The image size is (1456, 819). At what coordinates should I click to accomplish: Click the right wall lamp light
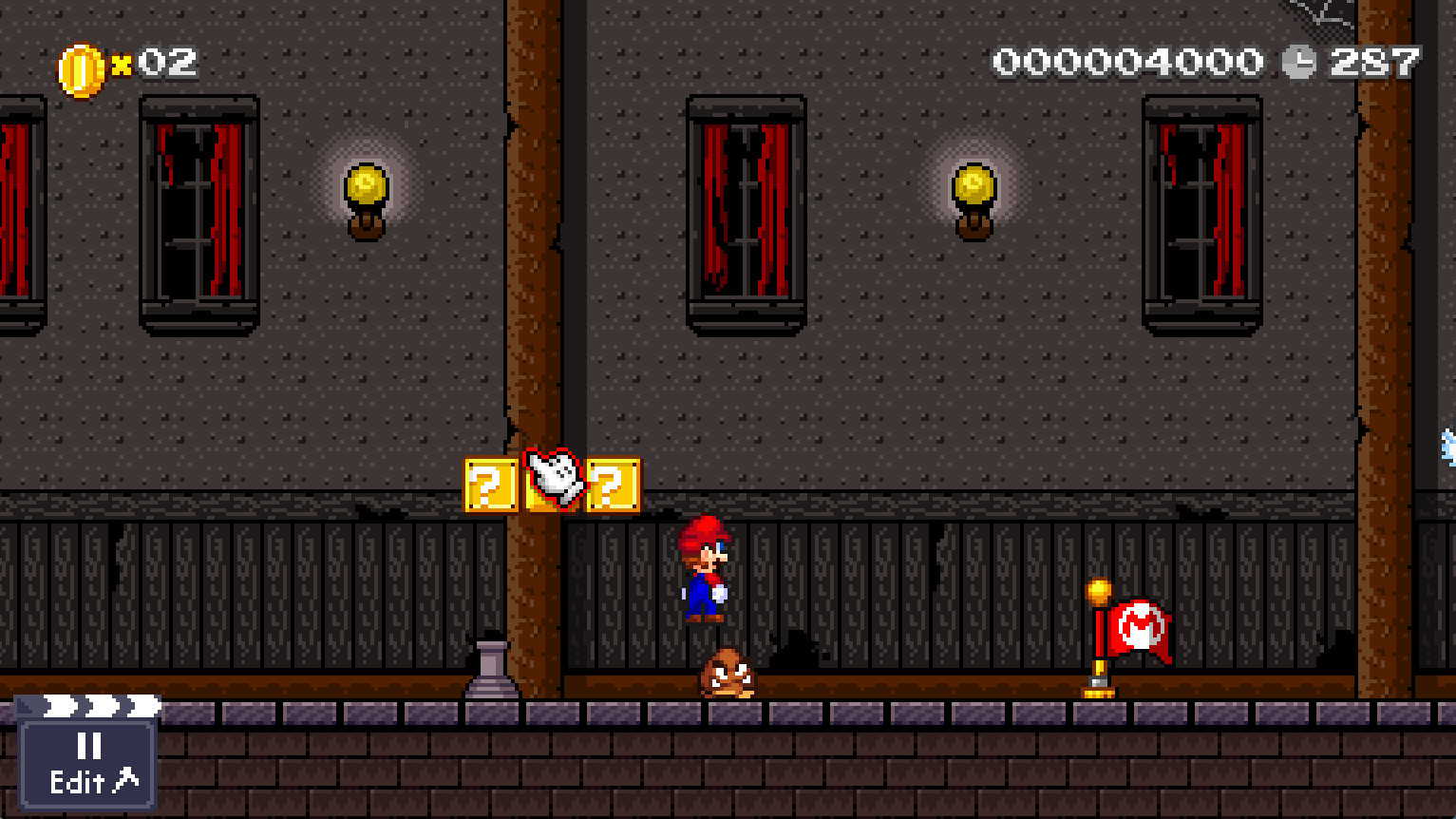973,182
